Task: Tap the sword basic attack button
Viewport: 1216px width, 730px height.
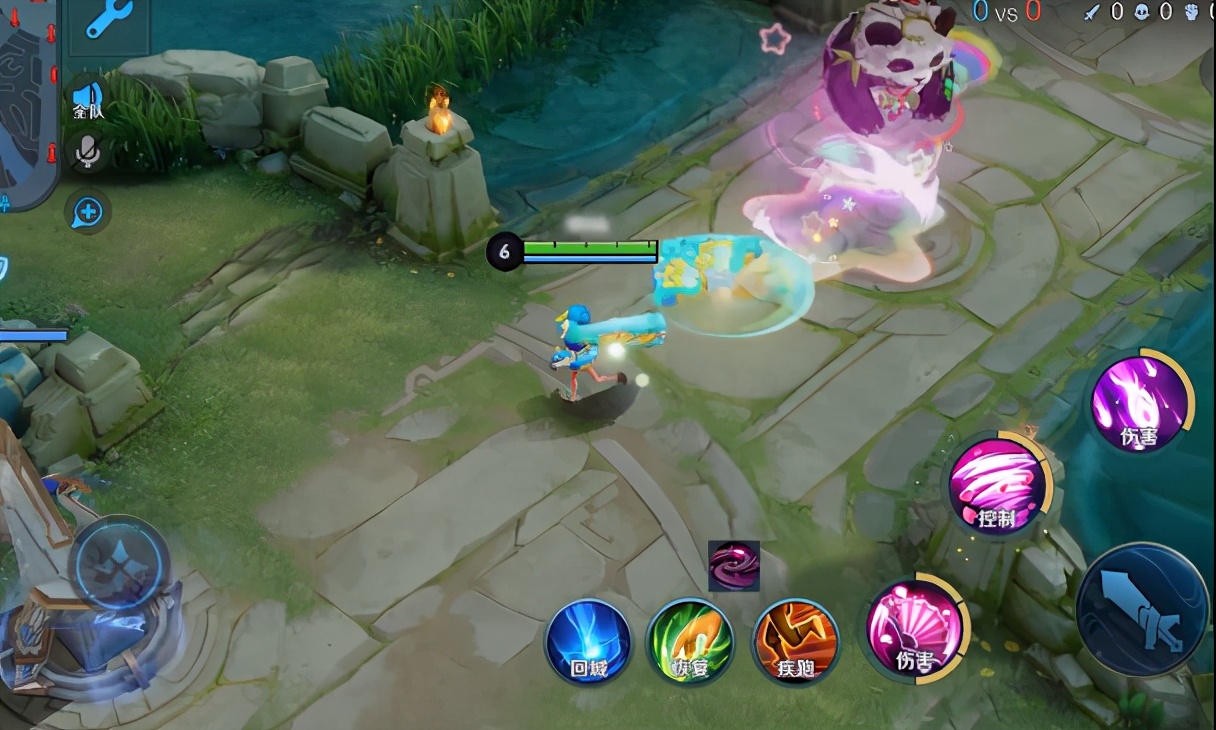Action: click(1141, 608)
